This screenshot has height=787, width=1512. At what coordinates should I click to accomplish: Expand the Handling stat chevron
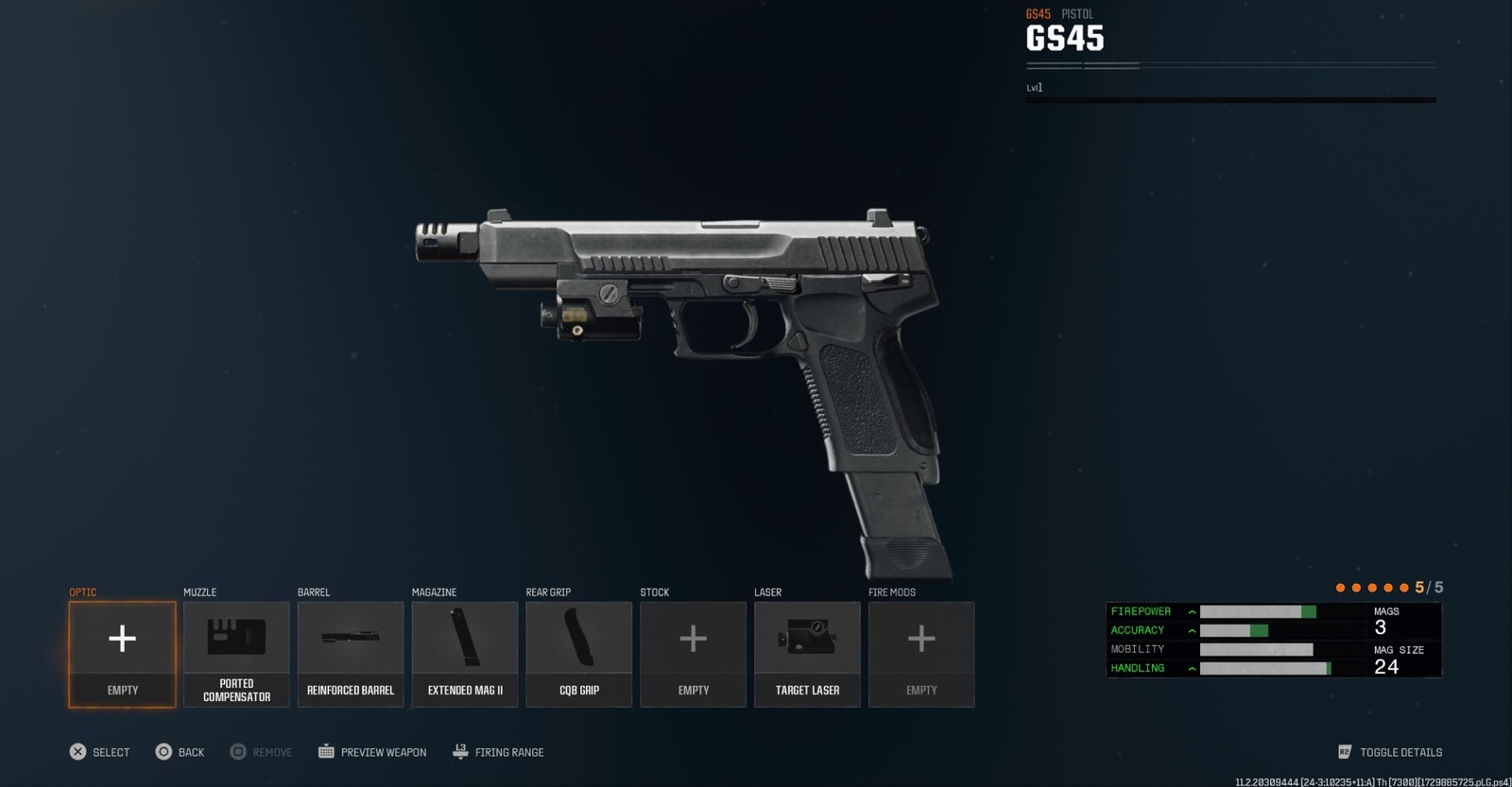[1192, 668]
